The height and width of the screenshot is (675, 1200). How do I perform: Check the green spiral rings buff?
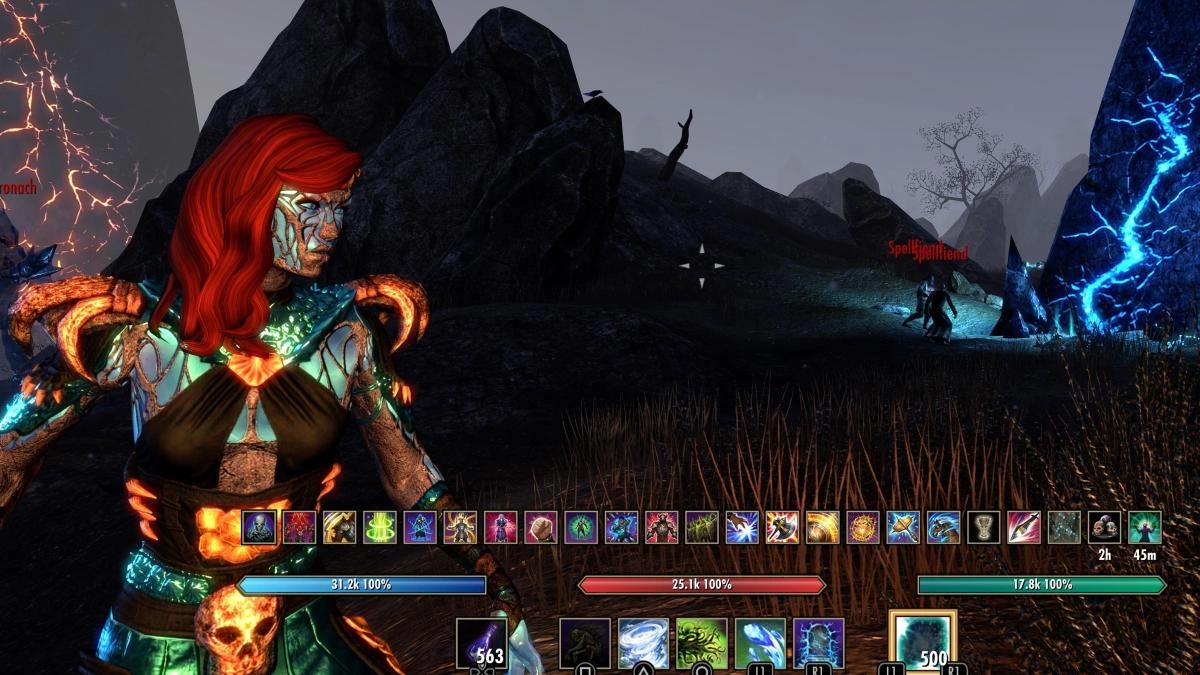pos(380,527)
